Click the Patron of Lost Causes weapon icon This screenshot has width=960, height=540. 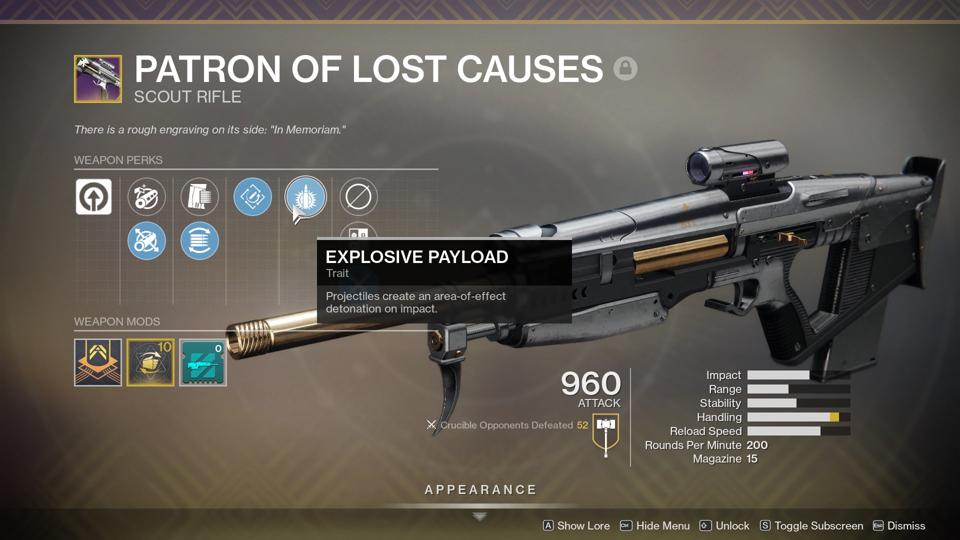coord(98,79)
